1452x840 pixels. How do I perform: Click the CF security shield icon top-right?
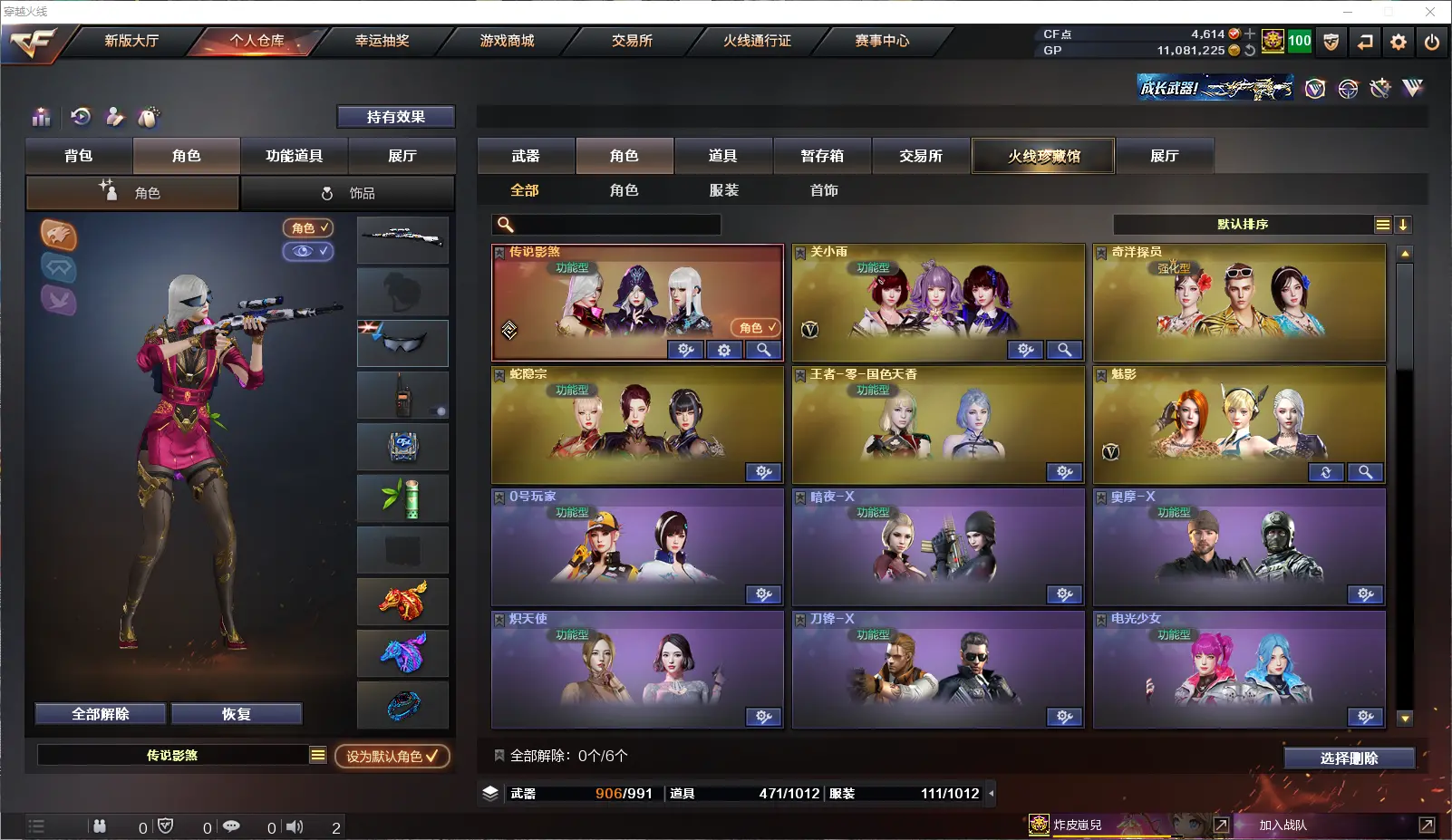[1331, 41]
